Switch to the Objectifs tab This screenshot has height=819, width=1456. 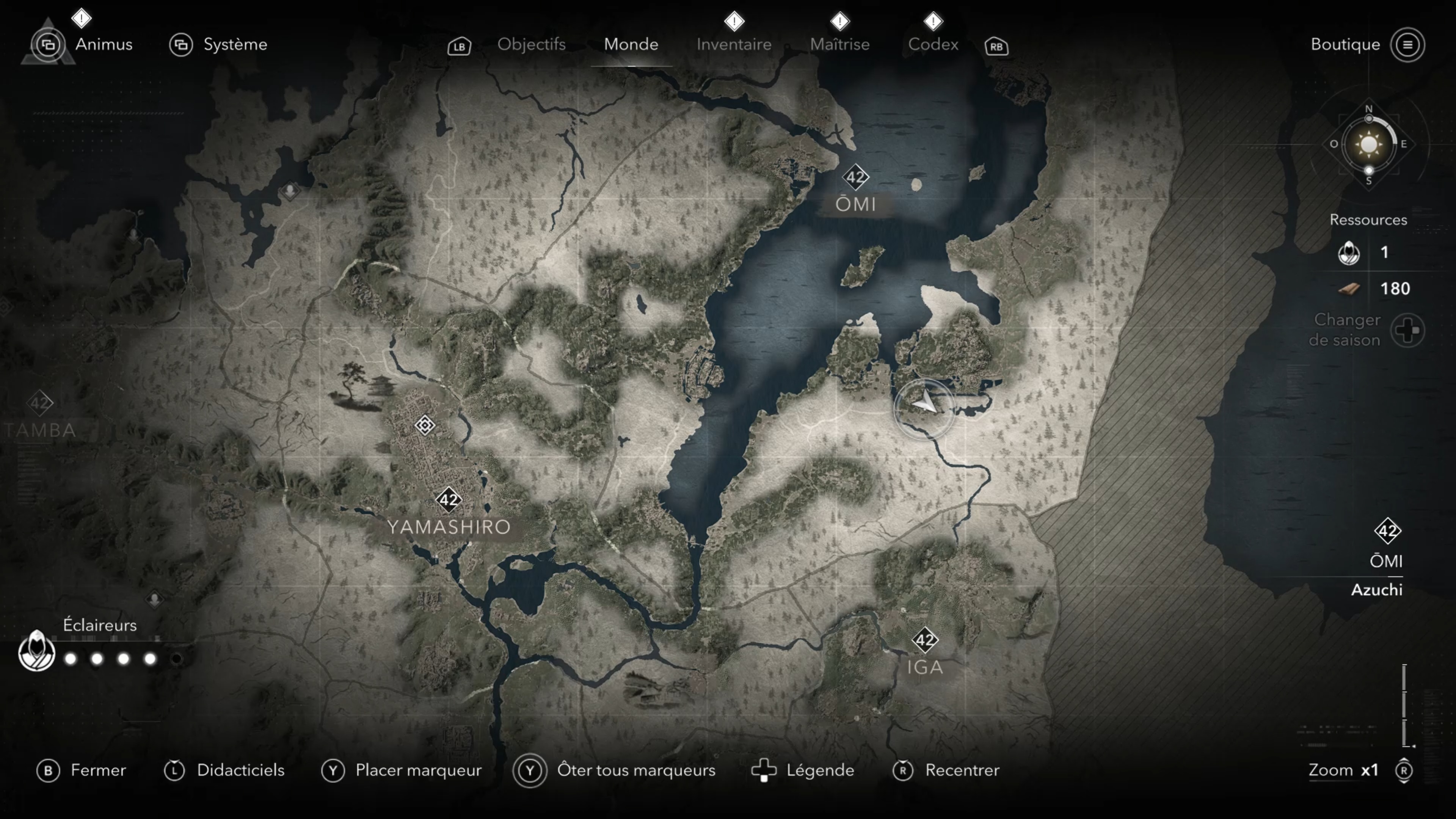[x=531, y=44]
